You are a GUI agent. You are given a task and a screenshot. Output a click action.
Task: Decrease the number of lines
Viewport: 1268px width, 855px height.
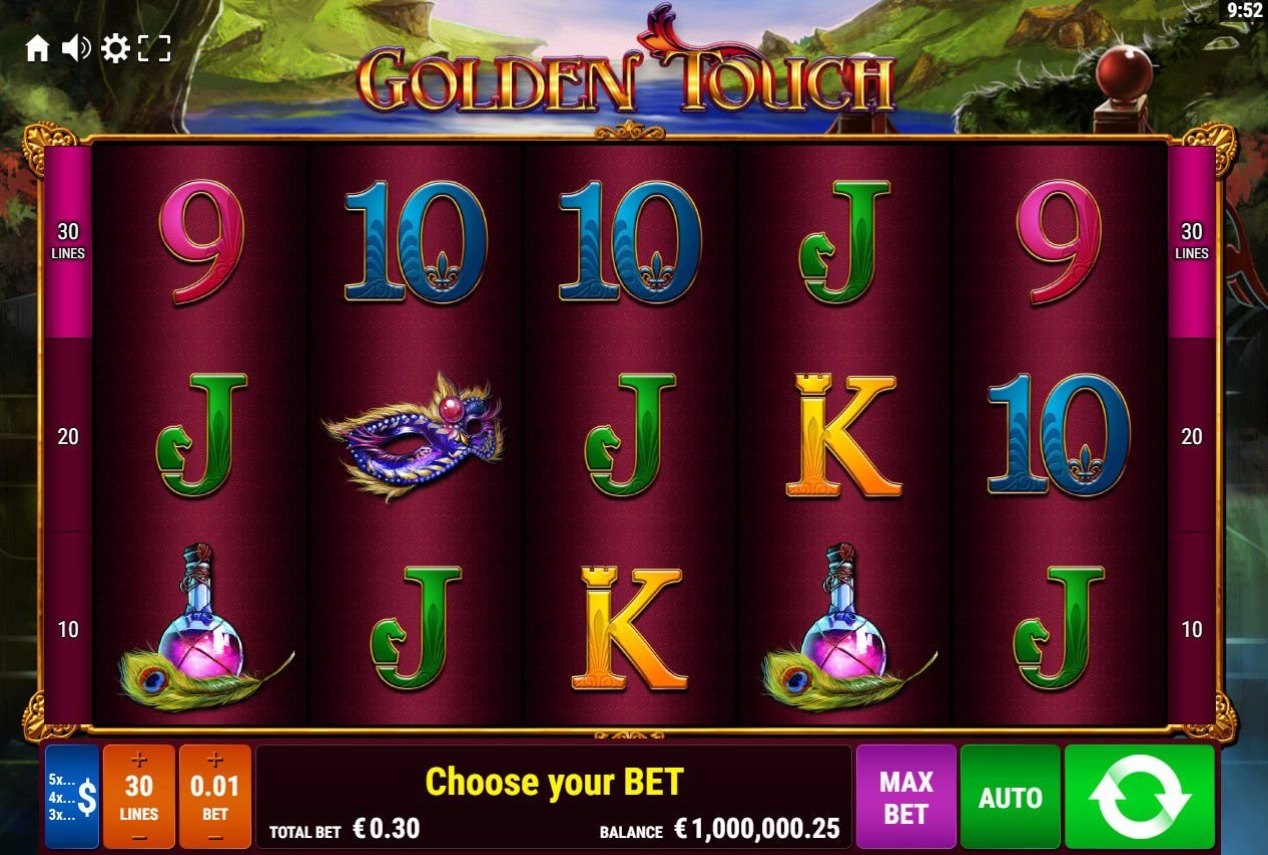[x=139, y=836]
